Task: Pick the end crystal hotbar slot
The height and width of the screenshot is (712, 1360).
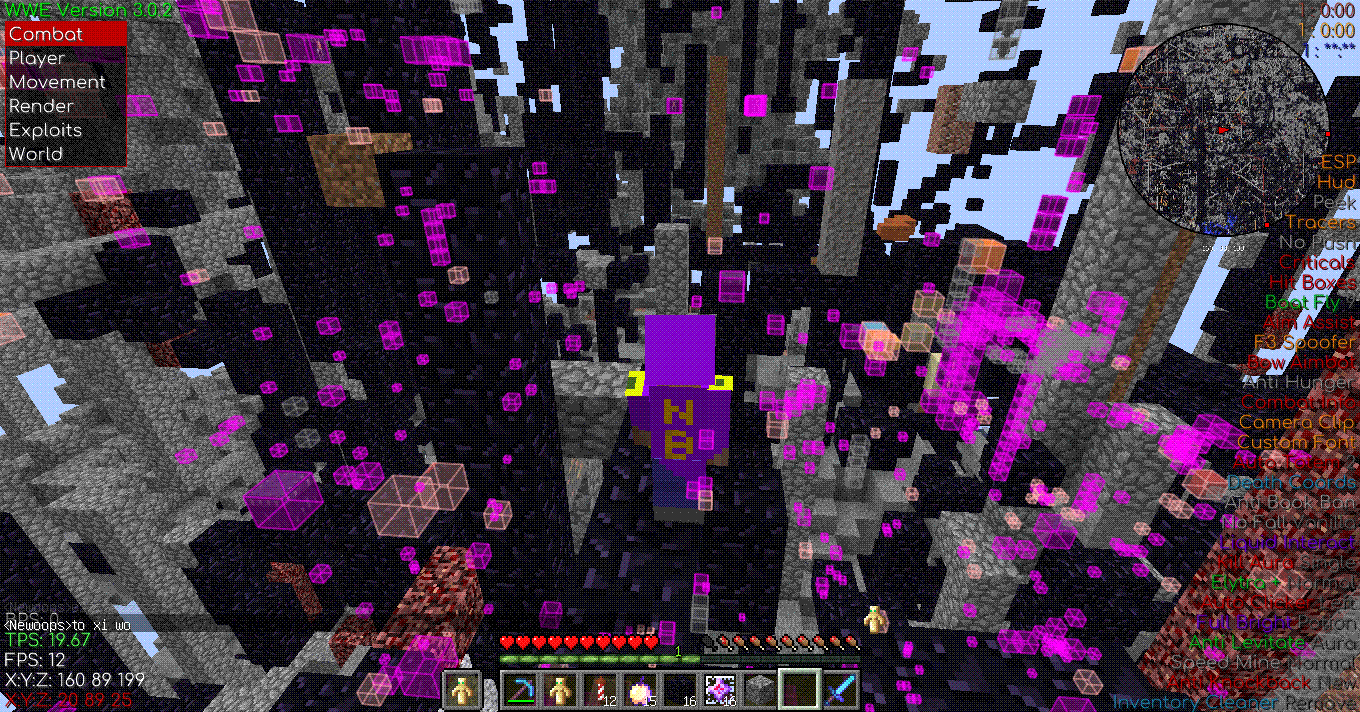Action: [720, 690]
